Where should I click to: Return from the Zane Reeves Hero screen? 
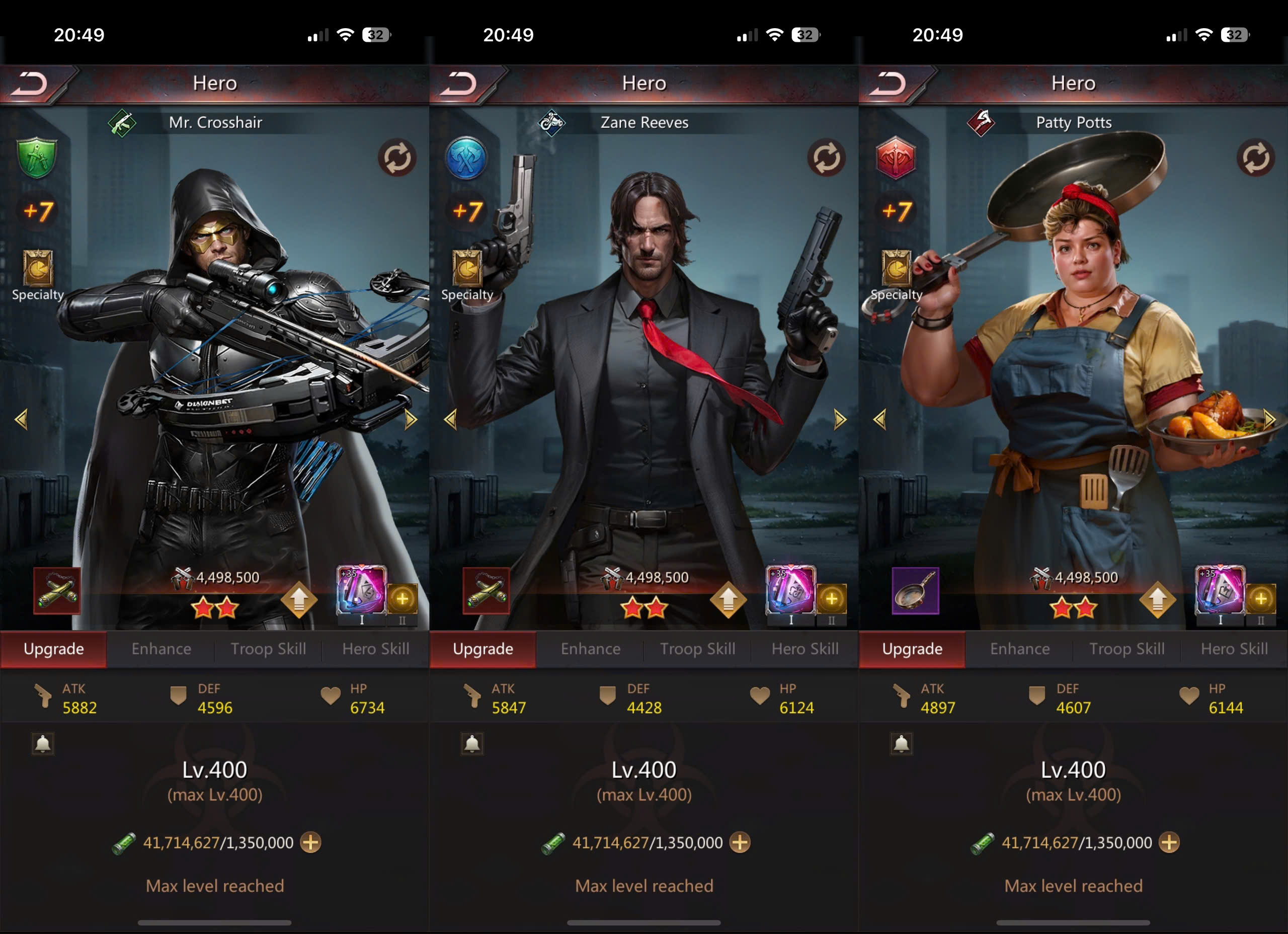[x=459, y=85]
